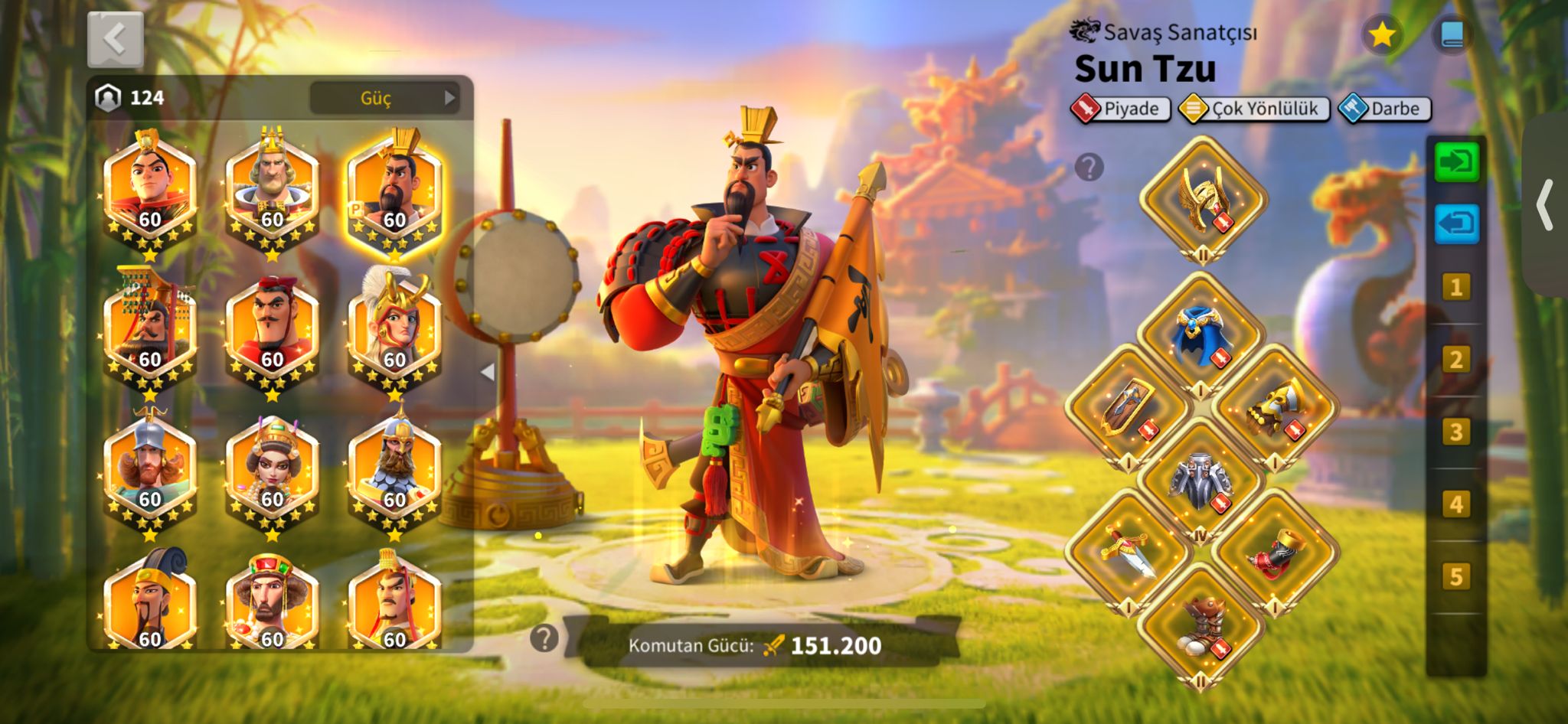Collapse the commander list with left arrow
The image size is (1568, 724).
coord(488,372)
